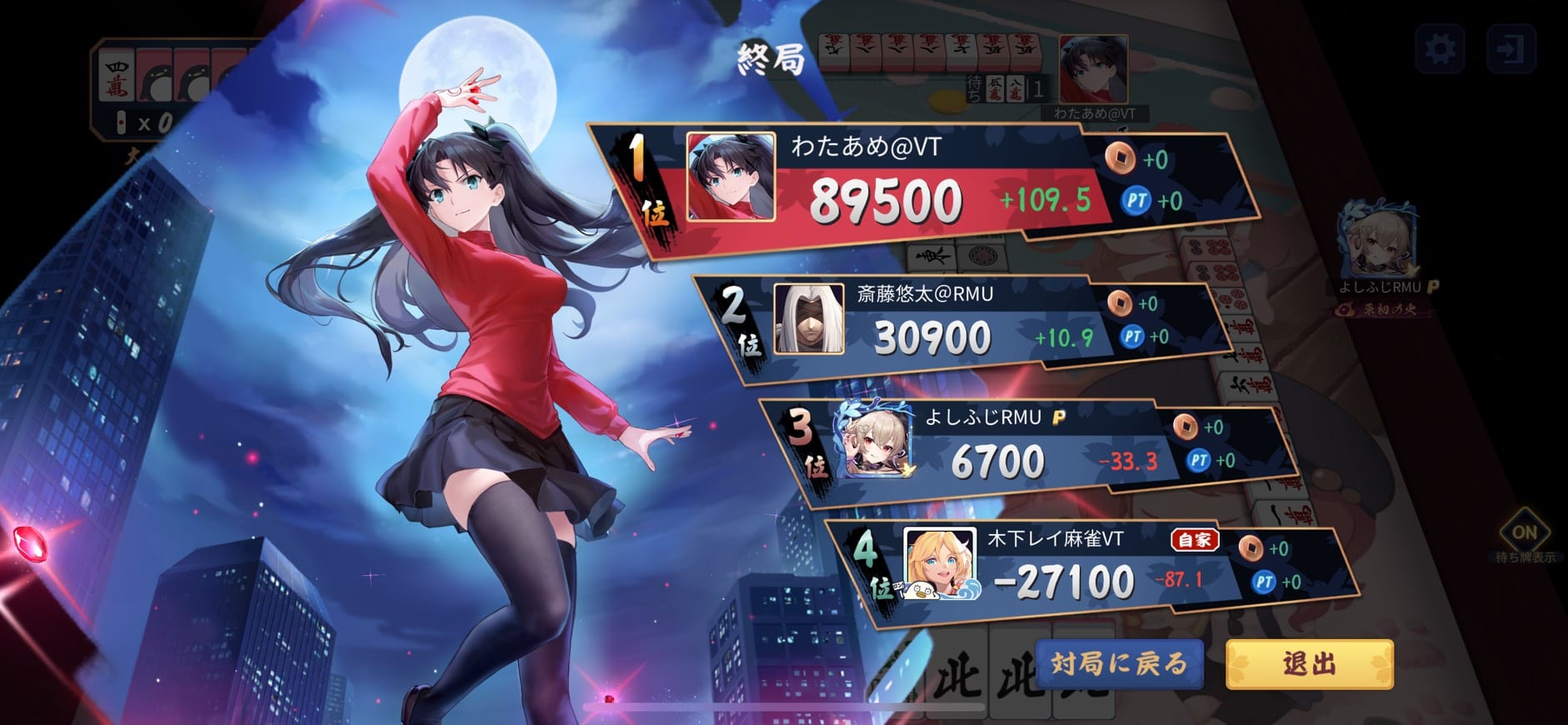Click the exit door icon

(x=1510, y=49)
